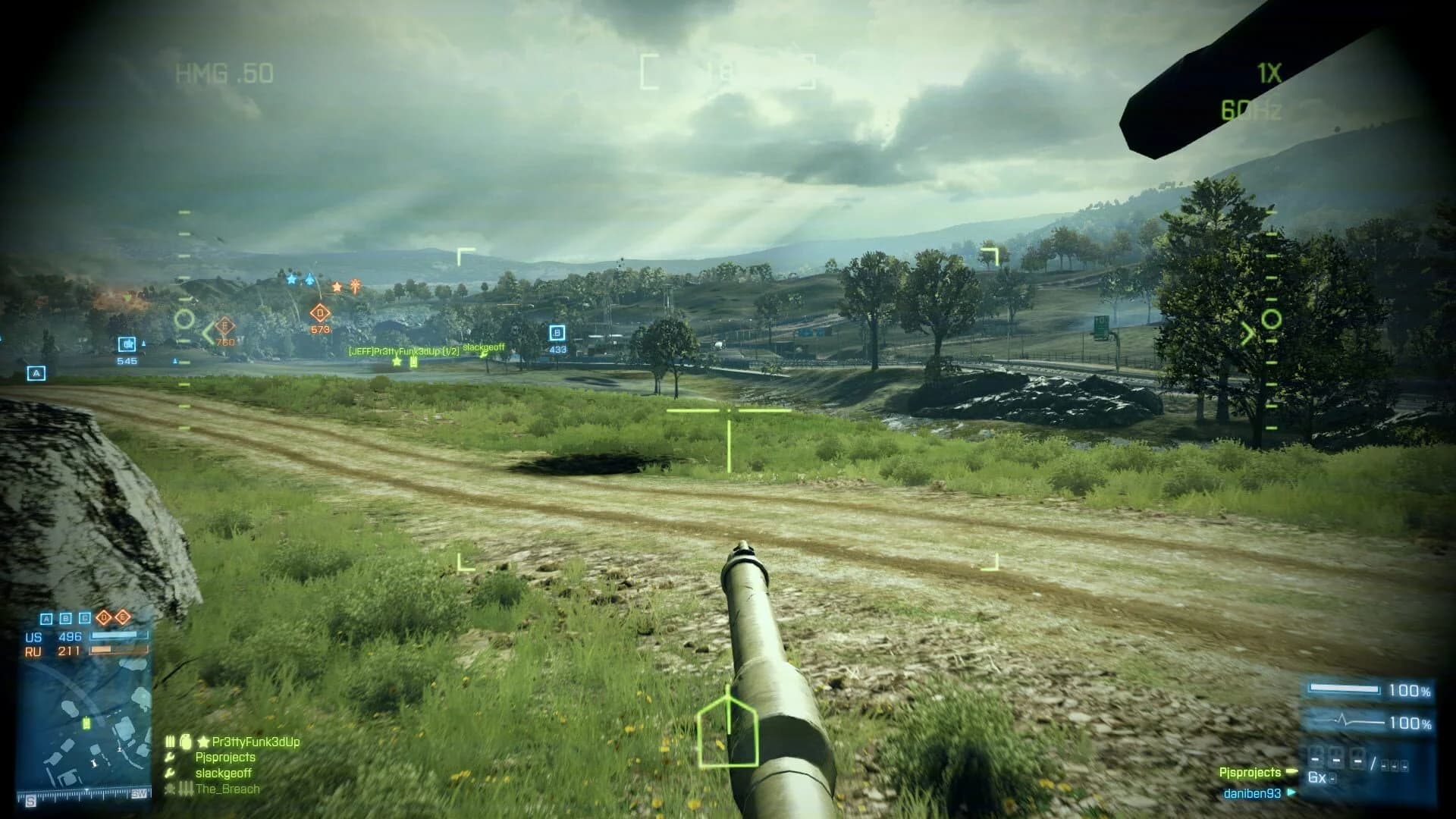The height and width of the screenshot is (819, 1456).
Task: Select the C objective tab on the minimap
Action: tap(83, 618)
